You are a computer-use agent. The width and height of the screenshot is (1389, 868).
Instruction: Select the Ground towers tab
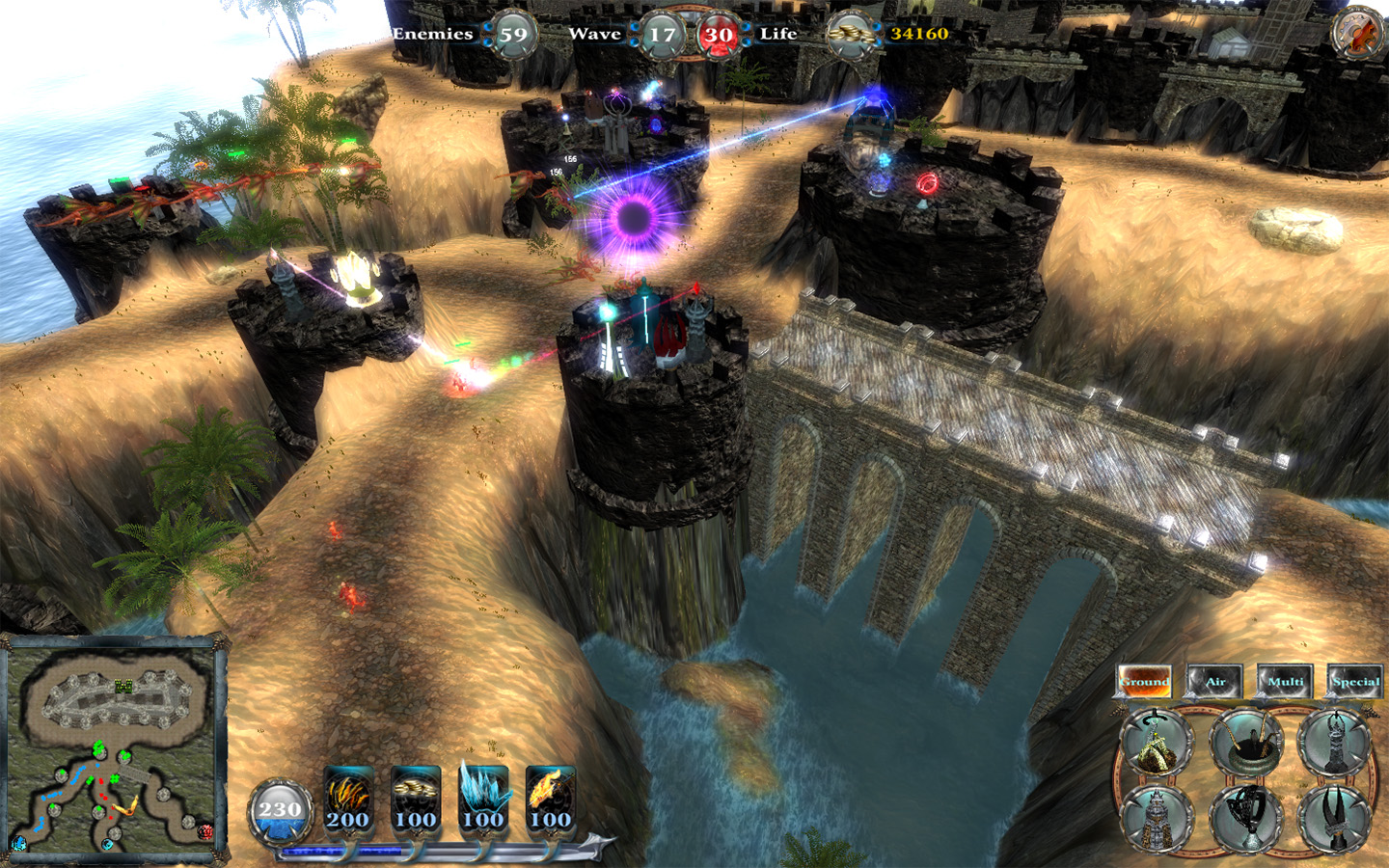(x=1147, y=681)
